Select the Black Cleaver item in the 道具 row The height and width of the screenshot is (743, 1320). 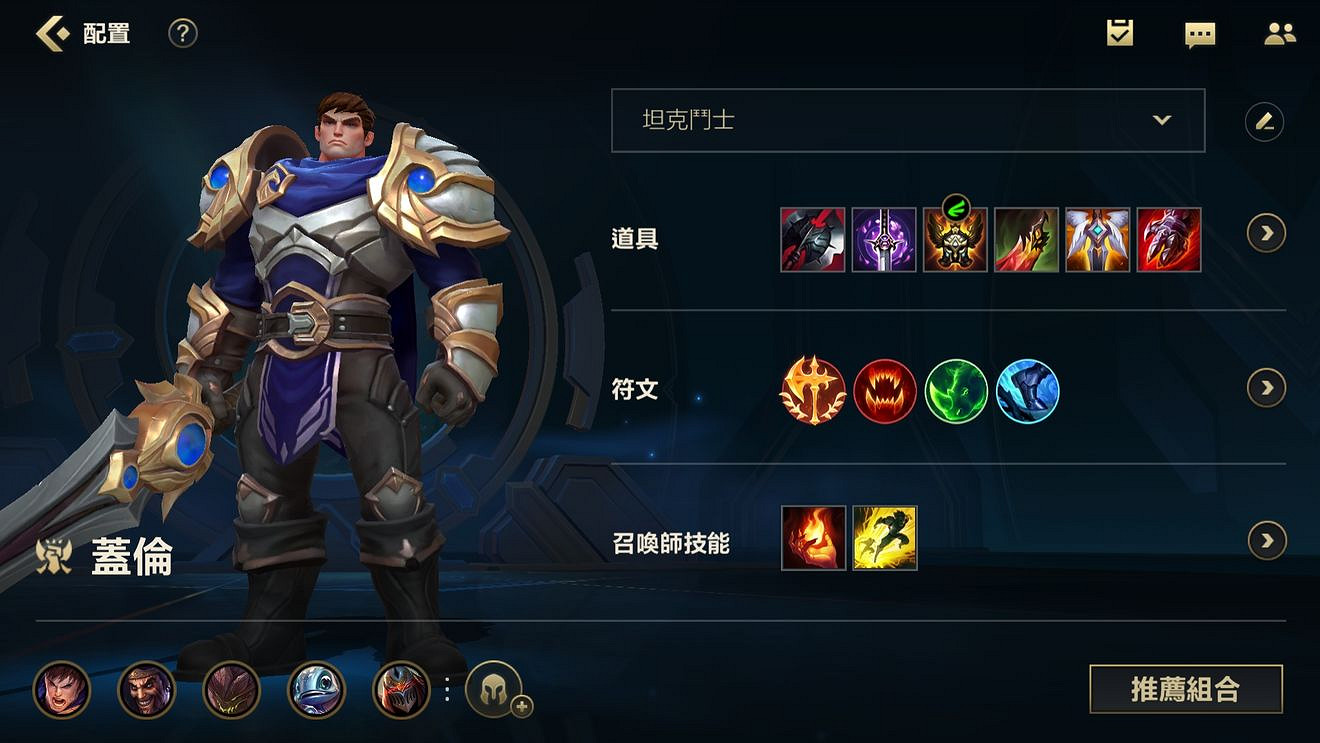[x=812, y=240]
